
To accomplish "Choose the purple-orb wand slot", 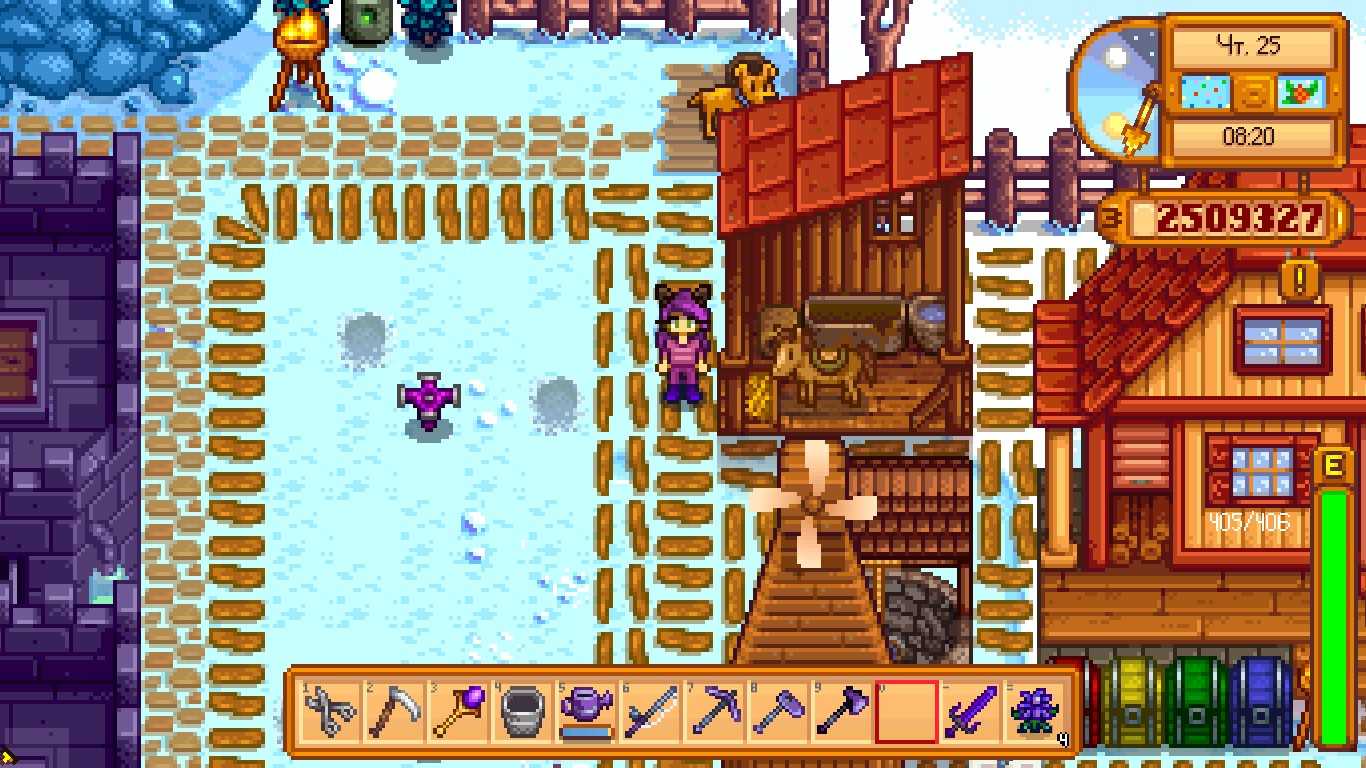I will tap(456, 711).
